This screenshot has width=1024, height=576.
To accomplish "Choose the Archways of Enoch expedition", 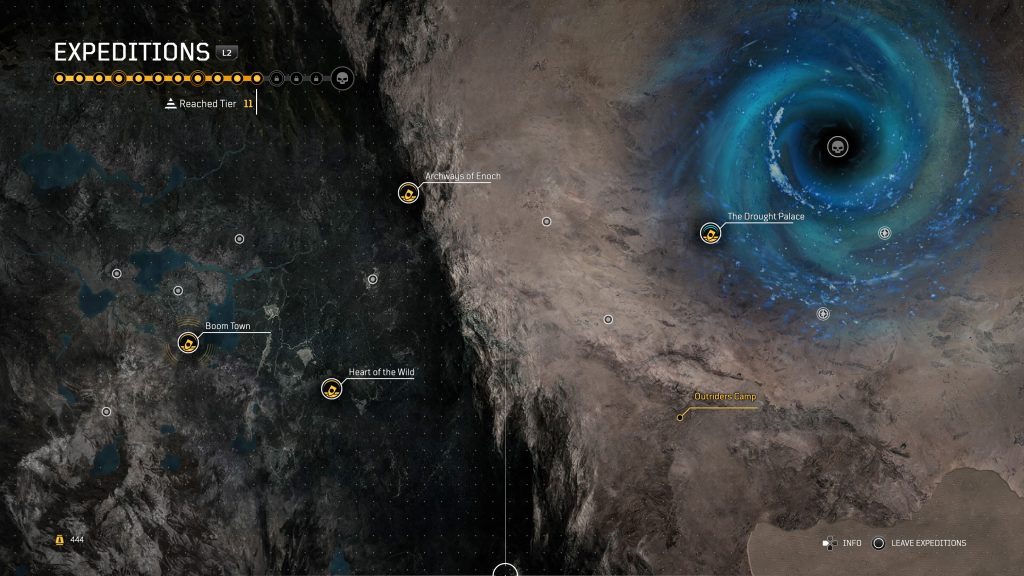I will 408,192.
